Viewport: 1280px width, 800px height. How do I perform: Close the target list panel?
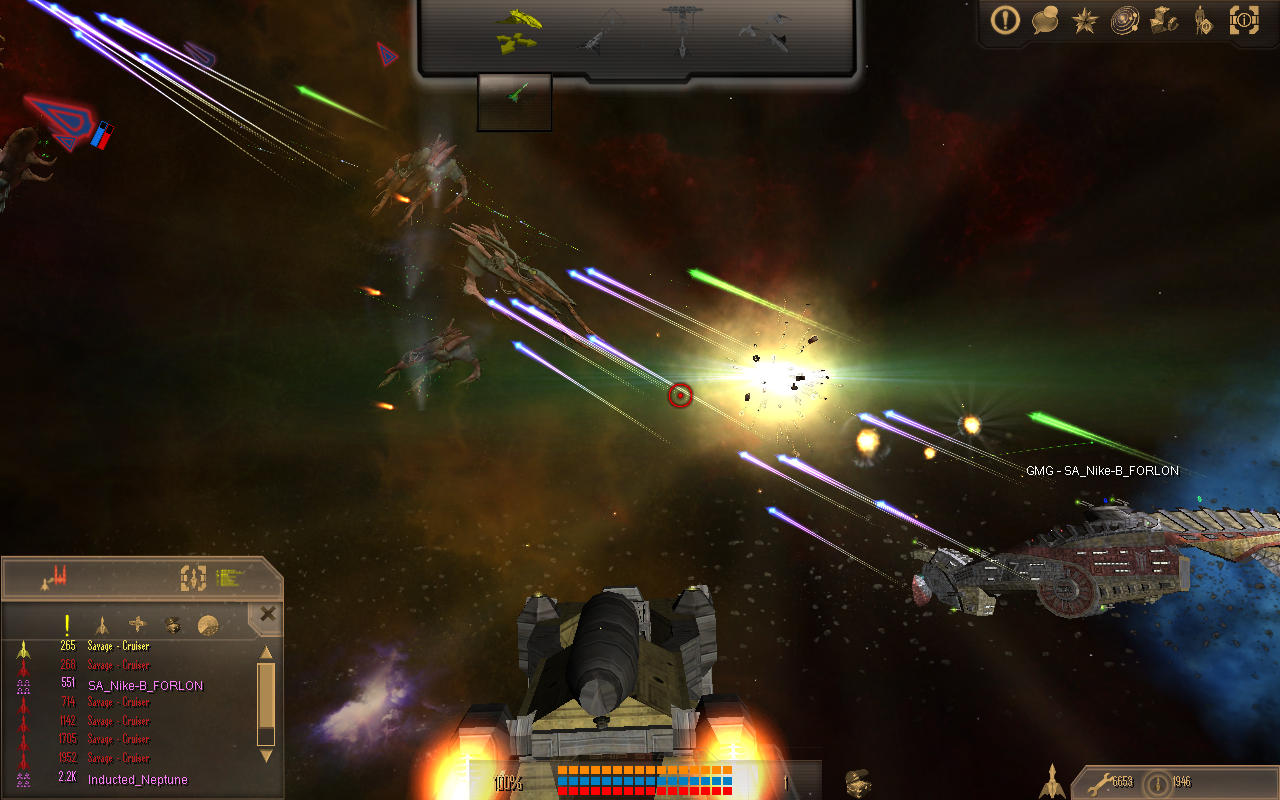(x=267, y=614)
